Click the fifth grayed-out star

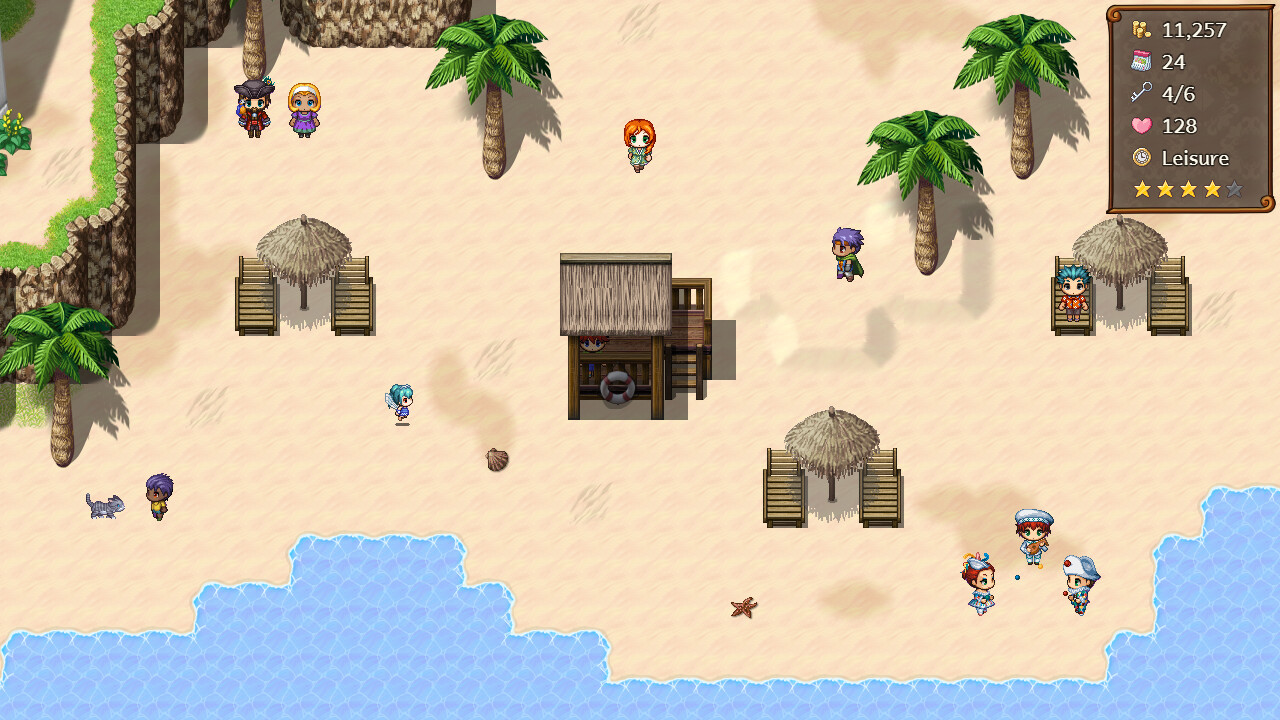1234,188
